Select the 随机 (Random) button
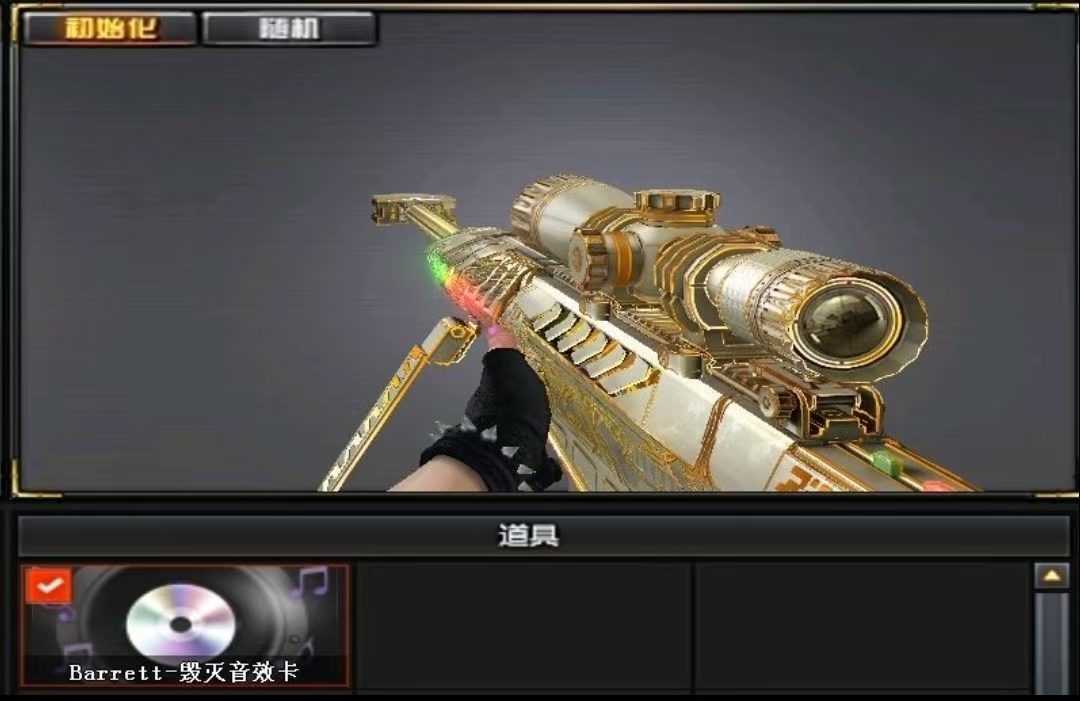 tap(289, 28)
